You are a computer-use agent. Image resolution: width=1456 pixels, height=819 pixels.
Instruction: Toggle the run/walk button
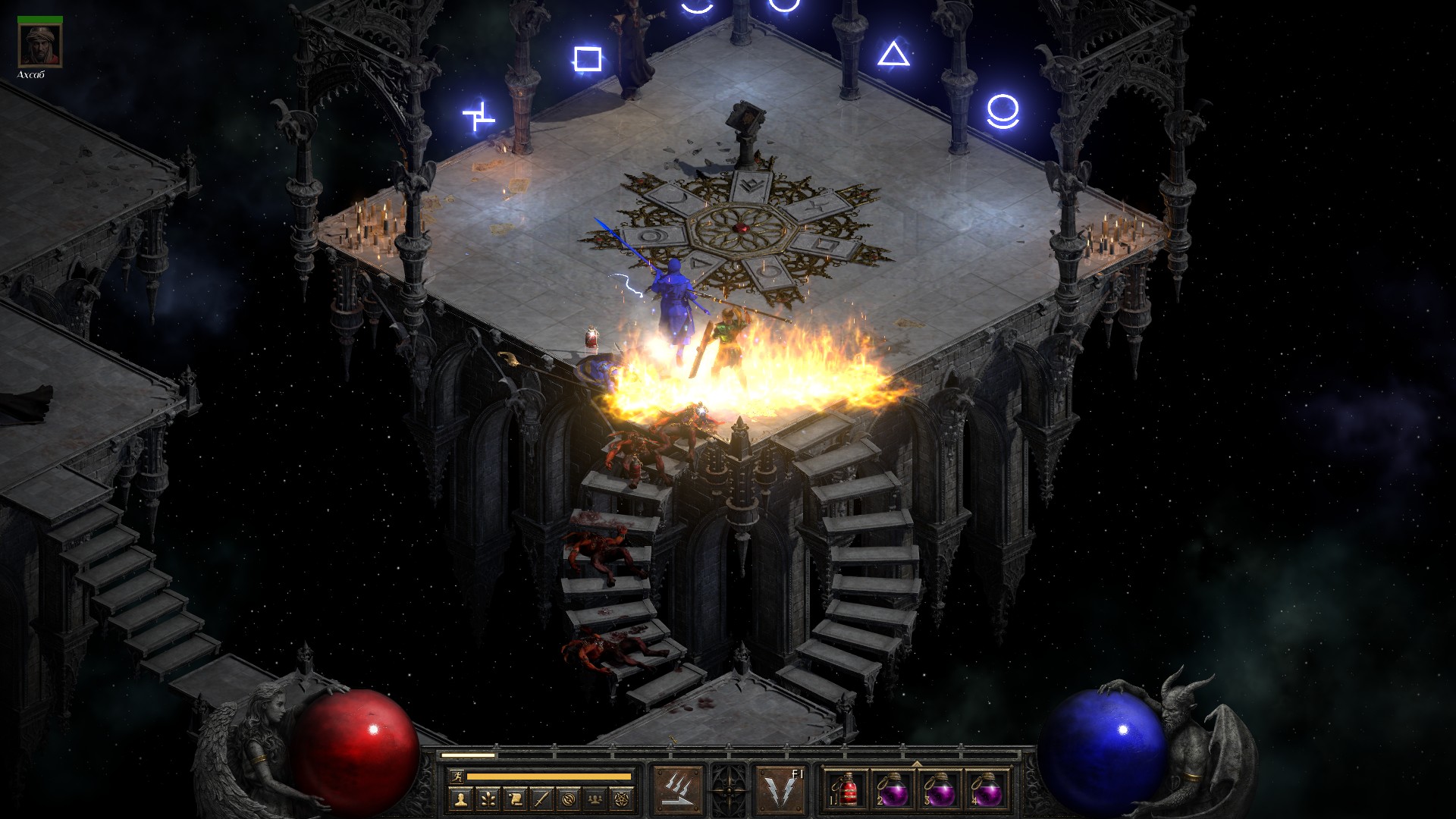pyautogui.click(x=457, y=776)
